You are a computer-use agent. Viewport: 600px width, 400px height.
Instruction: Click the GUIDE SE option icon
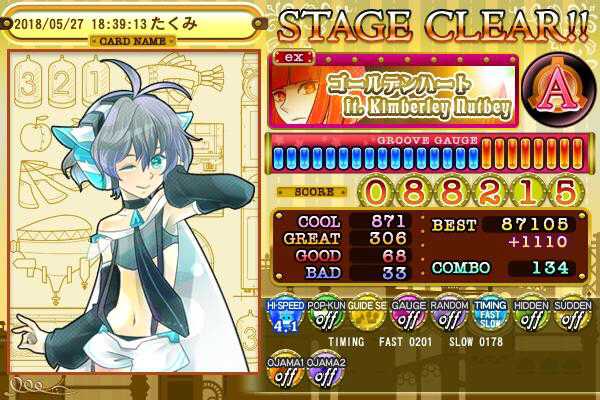point(367,317)
